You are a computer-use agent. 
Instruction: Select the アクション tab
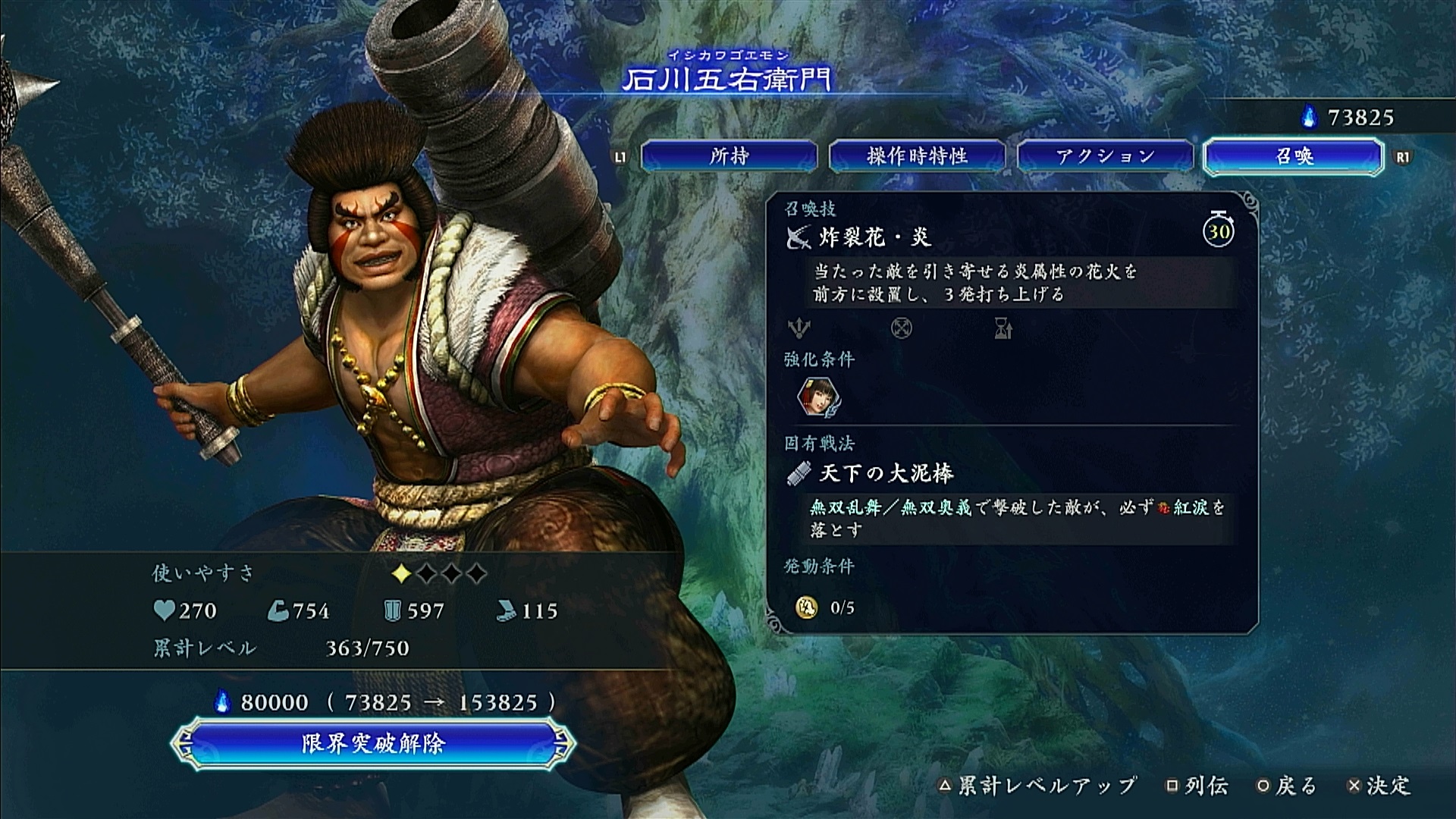coord(1105,156)
